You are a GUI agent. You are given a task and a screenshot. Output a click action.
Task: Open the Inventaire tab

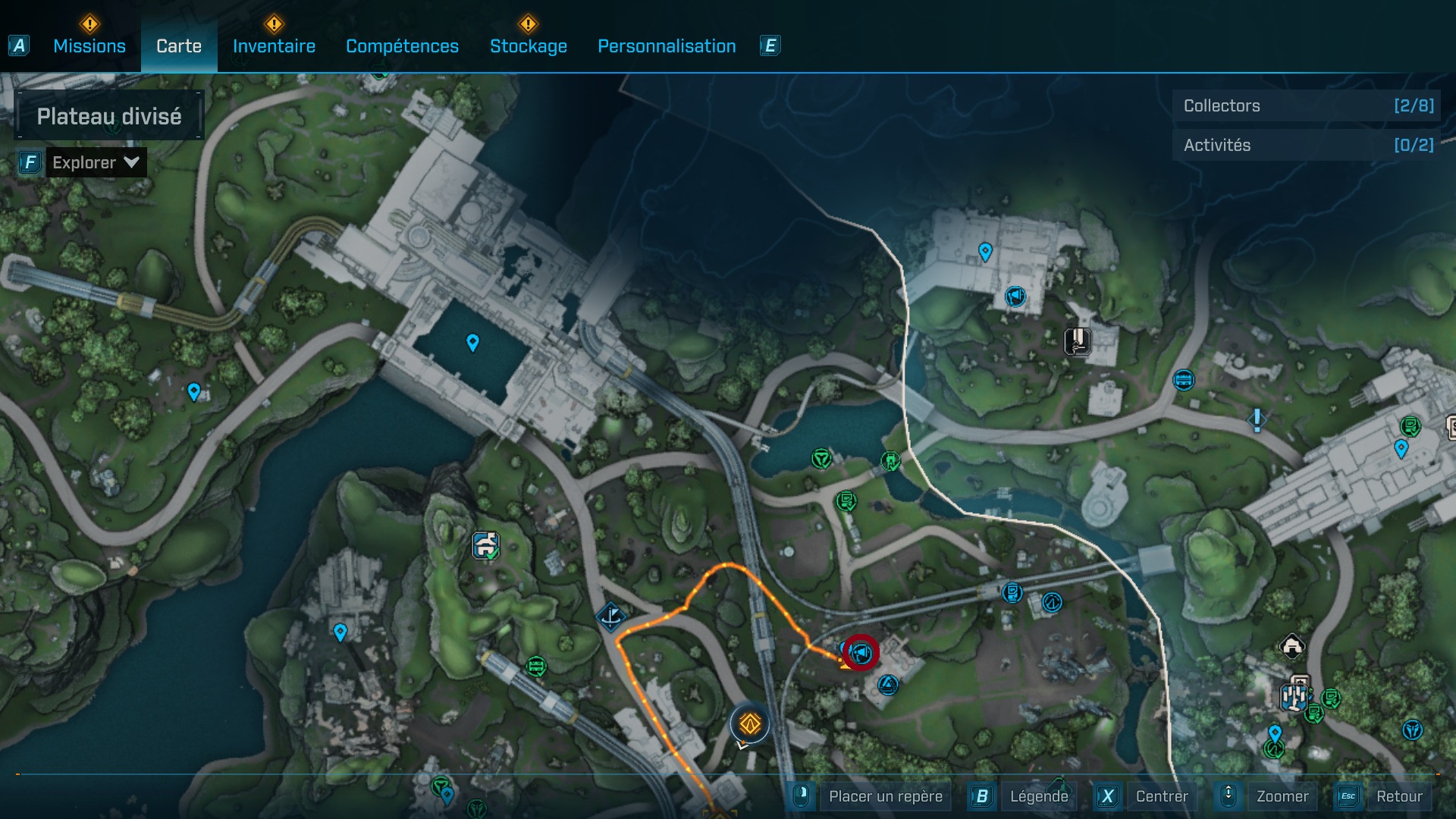tap(274, 46)
